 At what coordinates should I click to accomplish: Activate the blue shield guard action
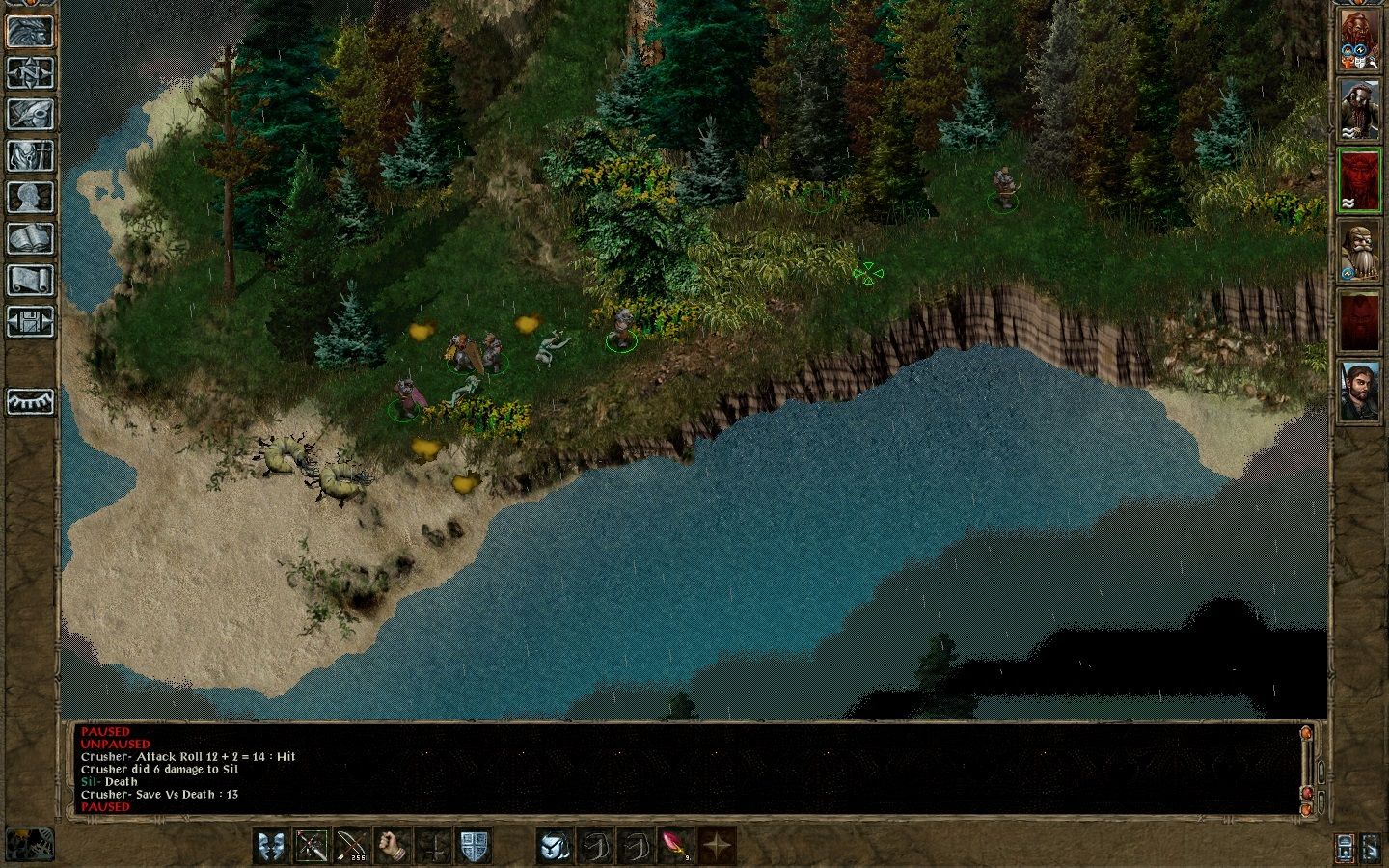(475, 846)
